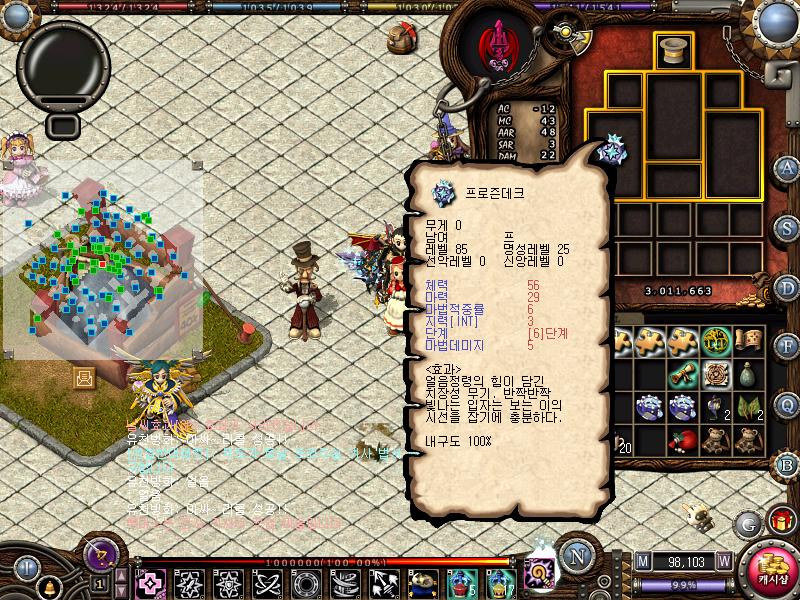Select the equipped top hat slot
Screen dimensions: 800x600
pos(673,50)
